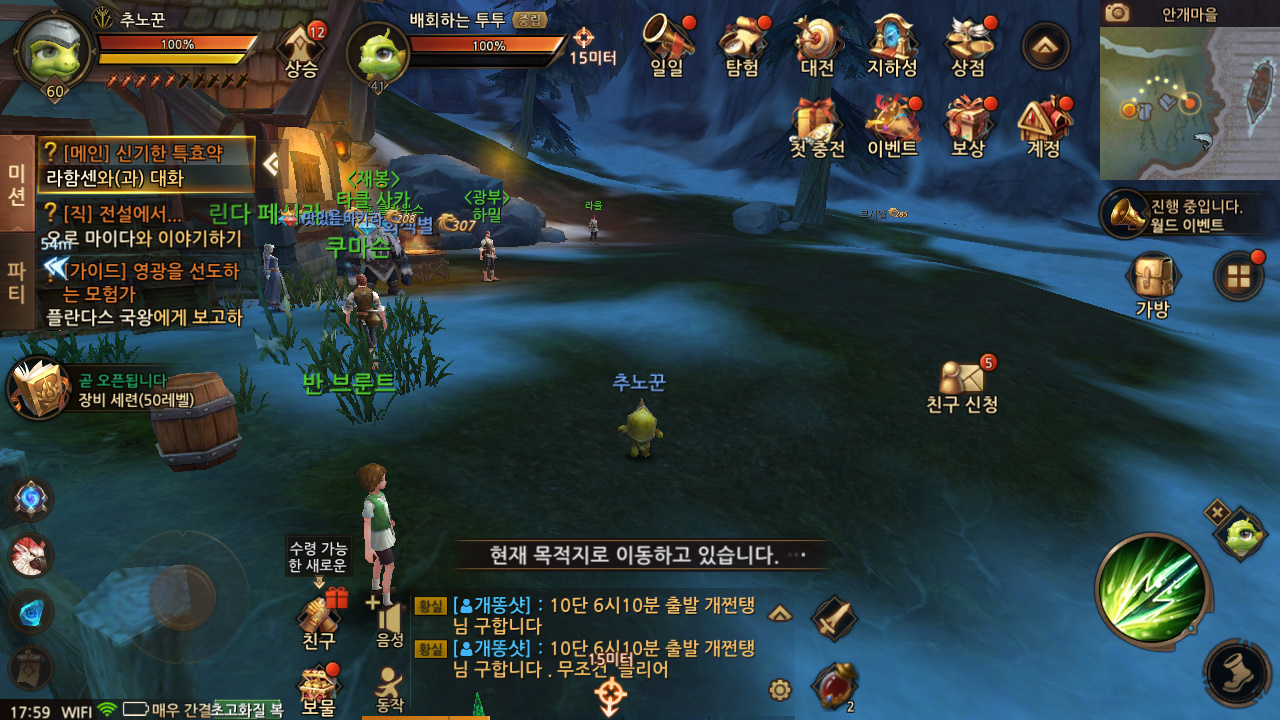Enter the 지하성 dungeon menu
Viewport: 1280px width, 720px height.
pos(892,46)
